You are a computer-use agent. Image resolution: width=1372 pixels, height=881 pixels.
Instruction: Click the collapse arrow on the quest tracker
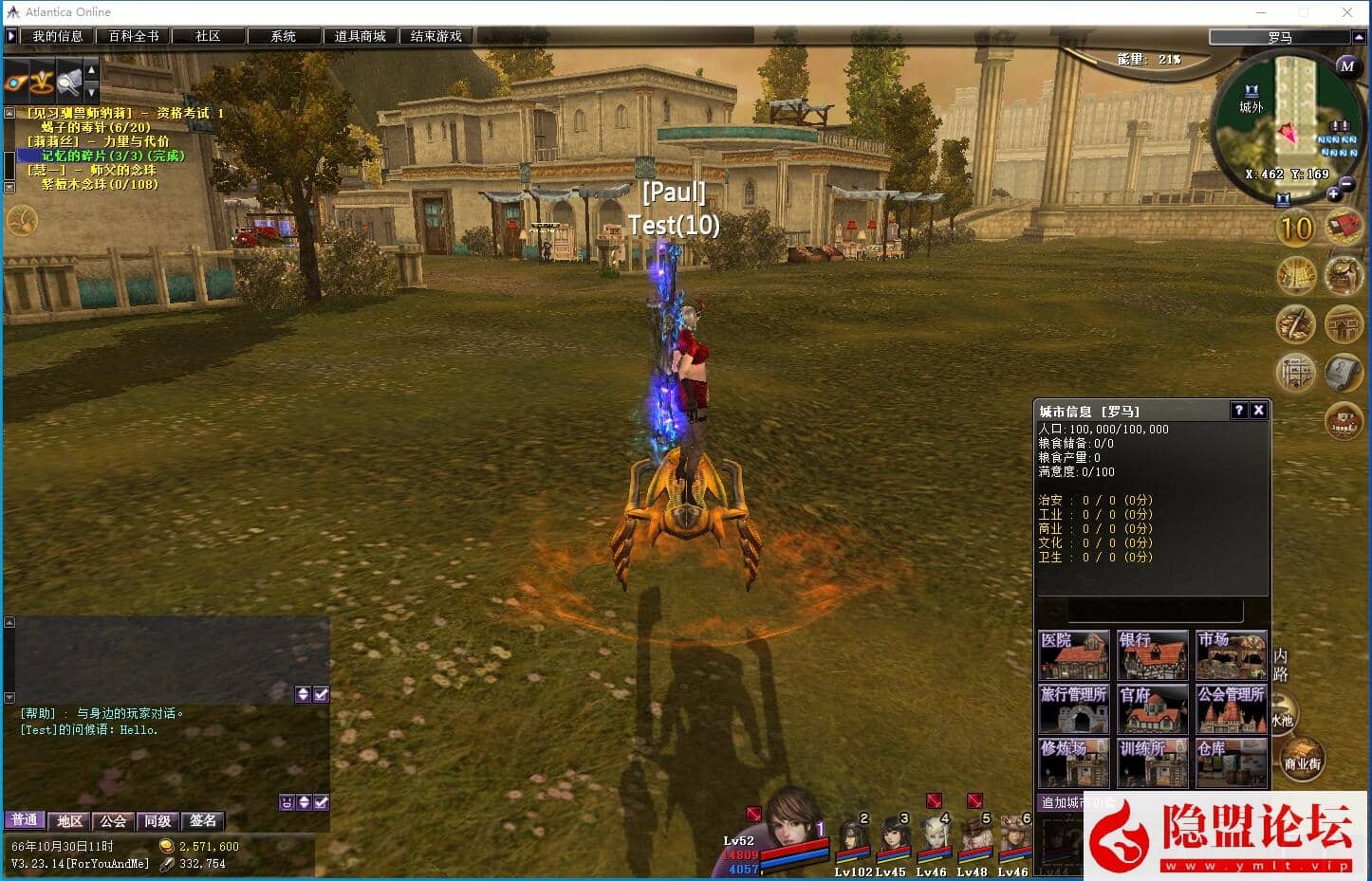pos(9,111)
